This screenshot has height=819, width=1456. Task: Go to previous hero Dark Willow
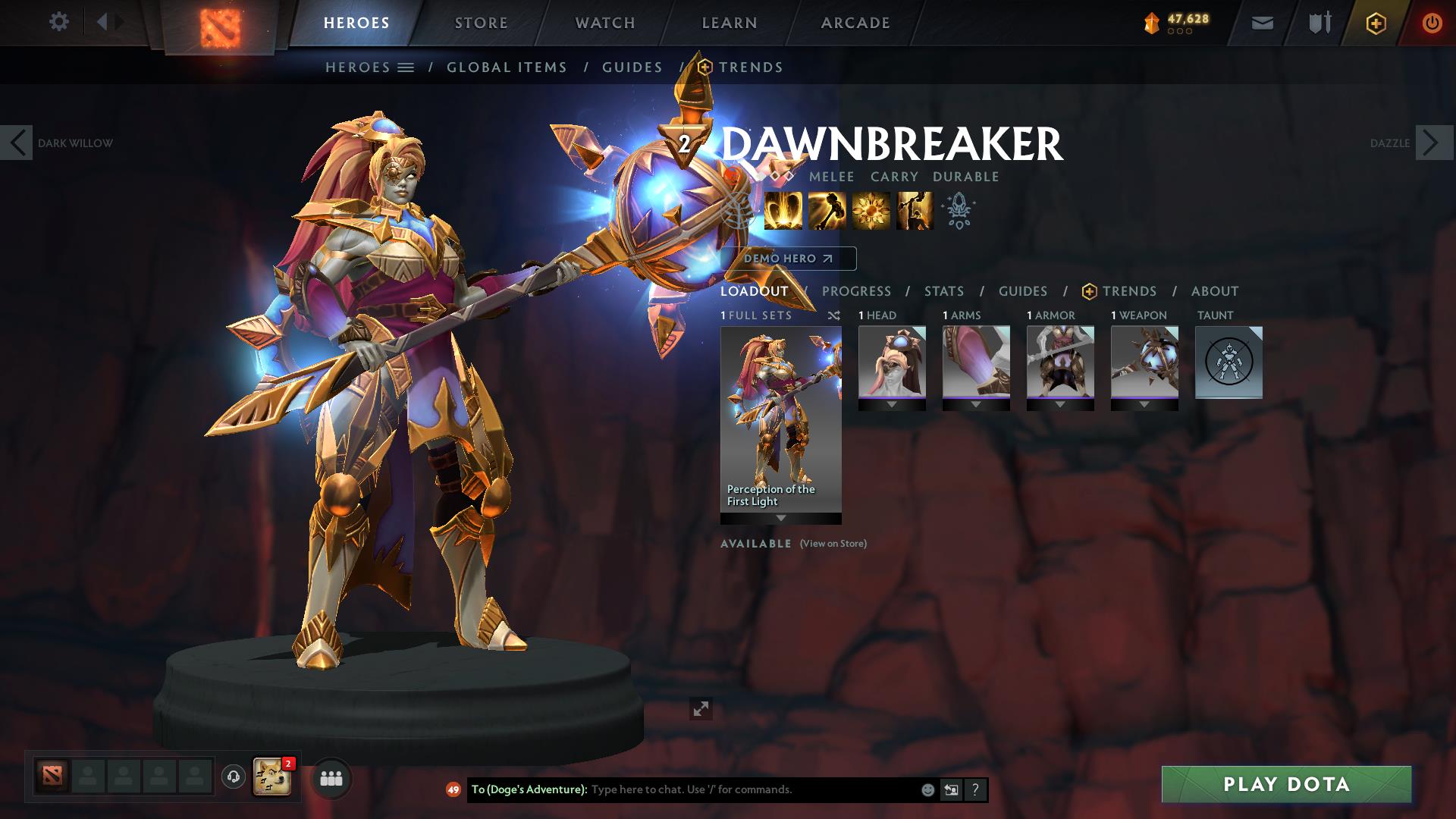[17, 143]
